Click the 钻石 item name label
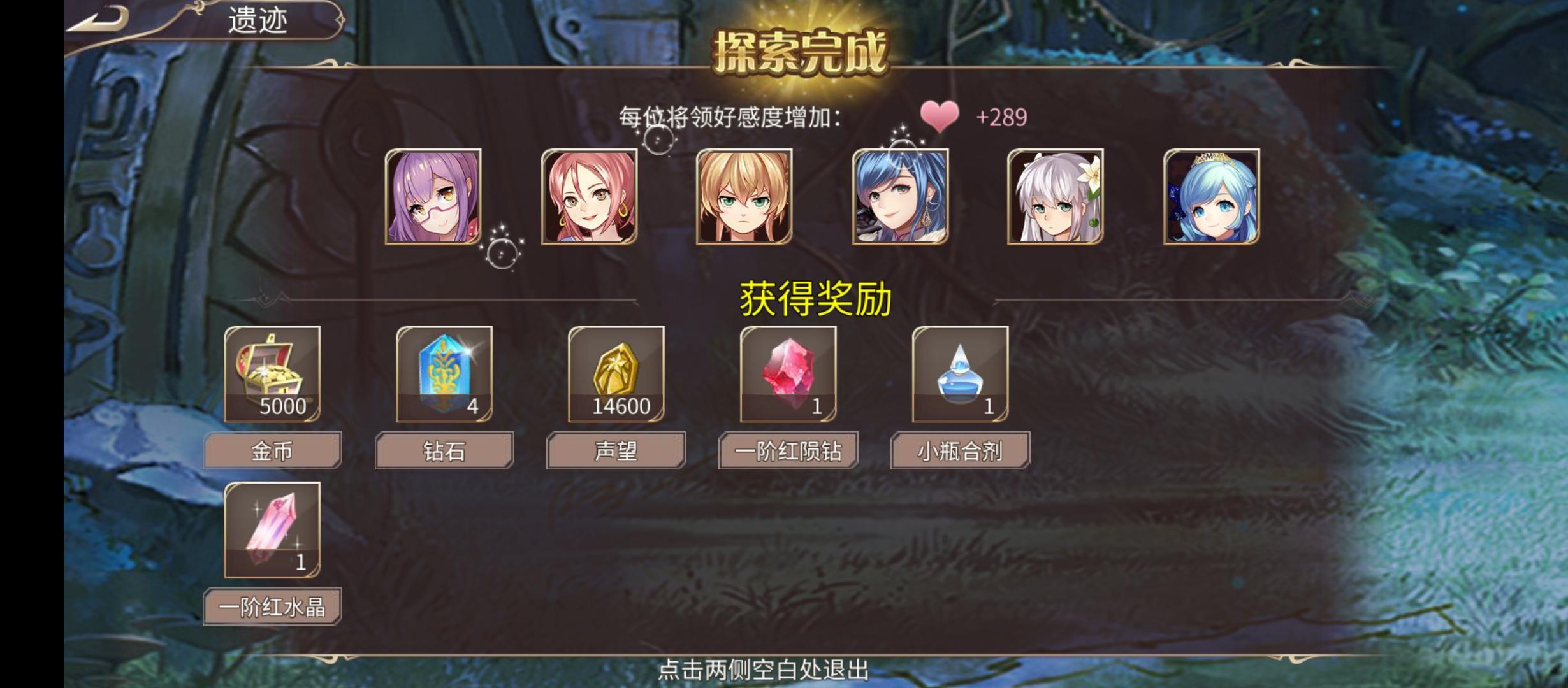The image size is (1568, 688). [x=444, y=449]
